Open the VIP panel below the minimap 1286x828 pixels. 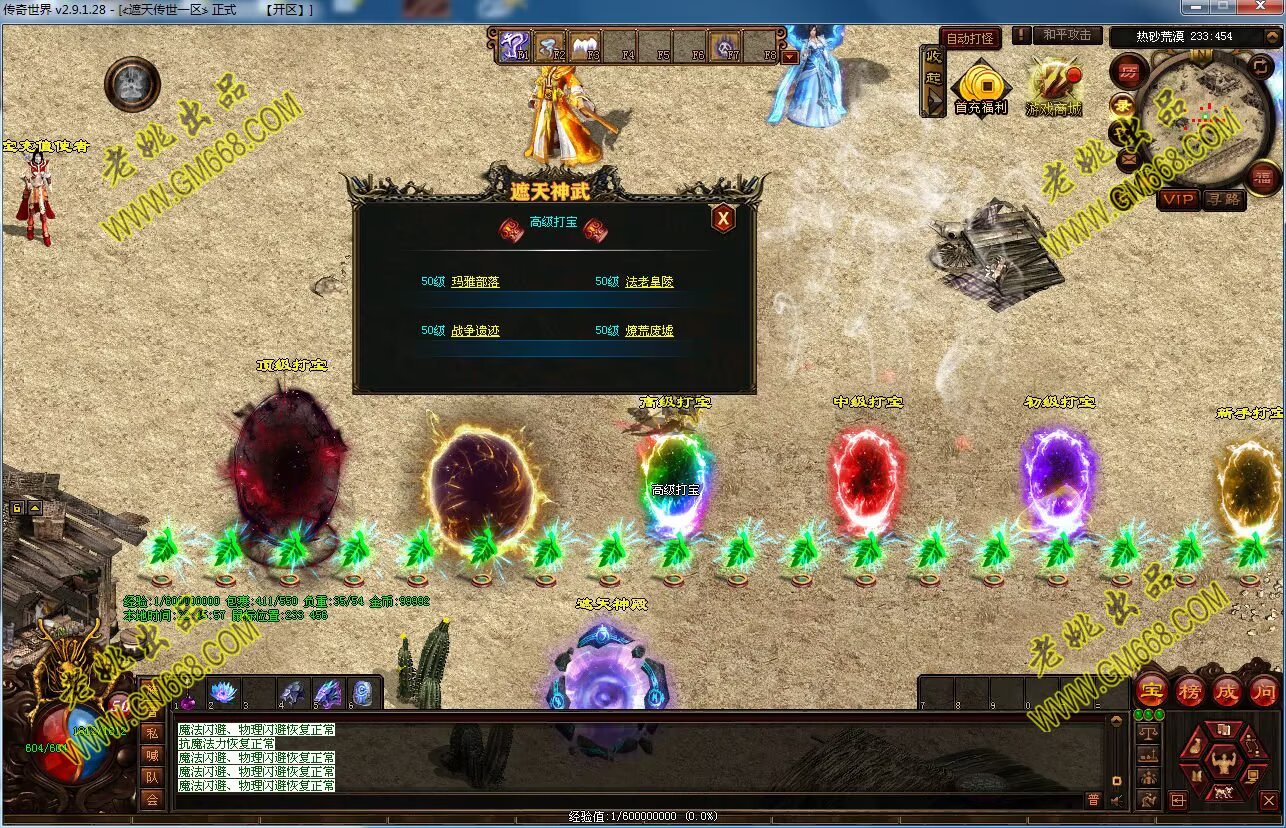1178,199
